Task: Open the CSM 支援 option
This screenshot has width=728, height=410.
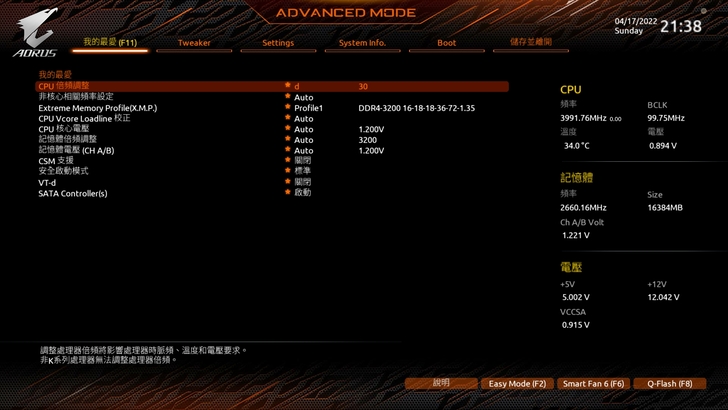Action: pos(56,161)
